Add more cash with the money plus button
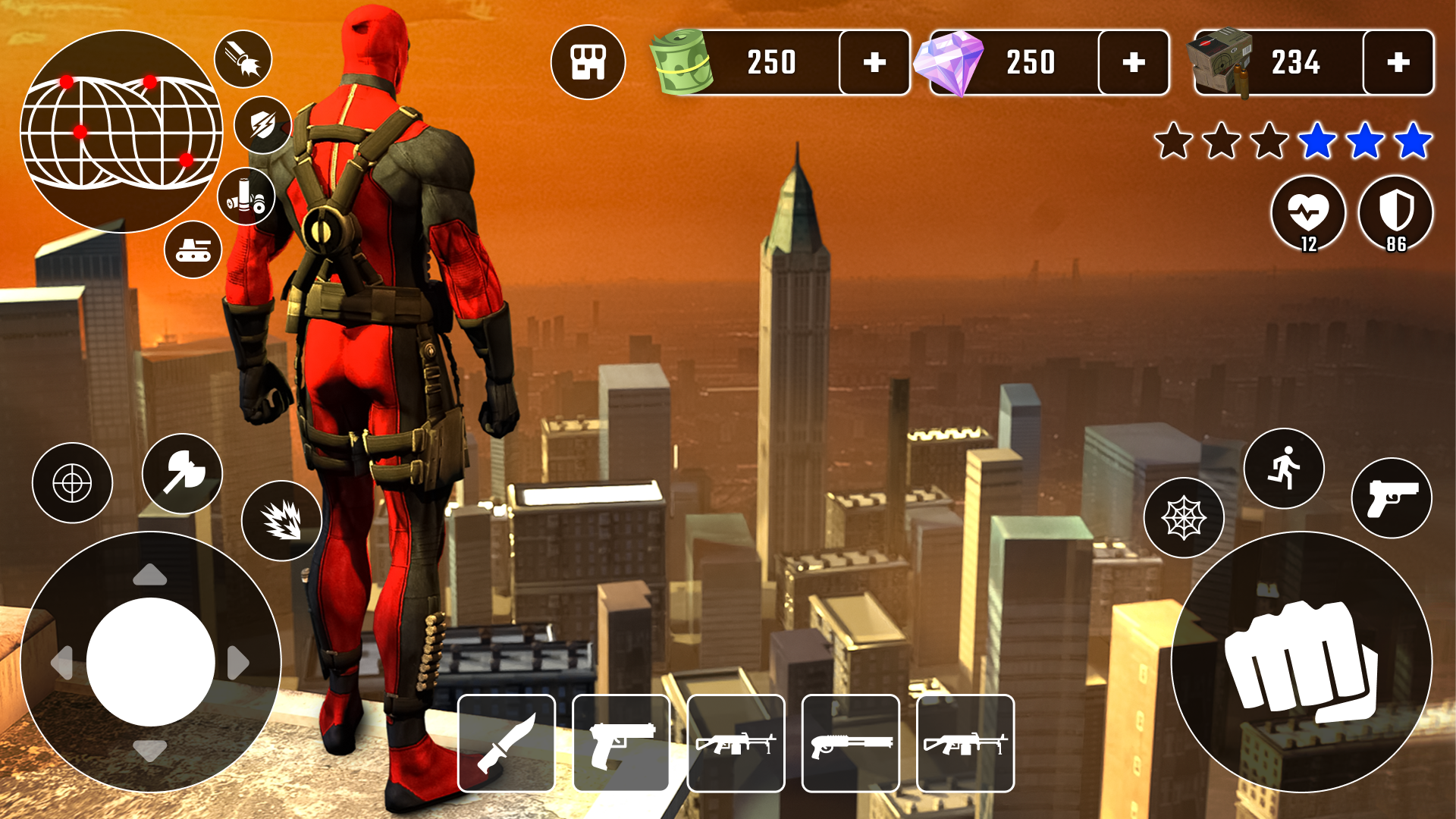The image size is (1456, 819). click(x=874, y=64)
